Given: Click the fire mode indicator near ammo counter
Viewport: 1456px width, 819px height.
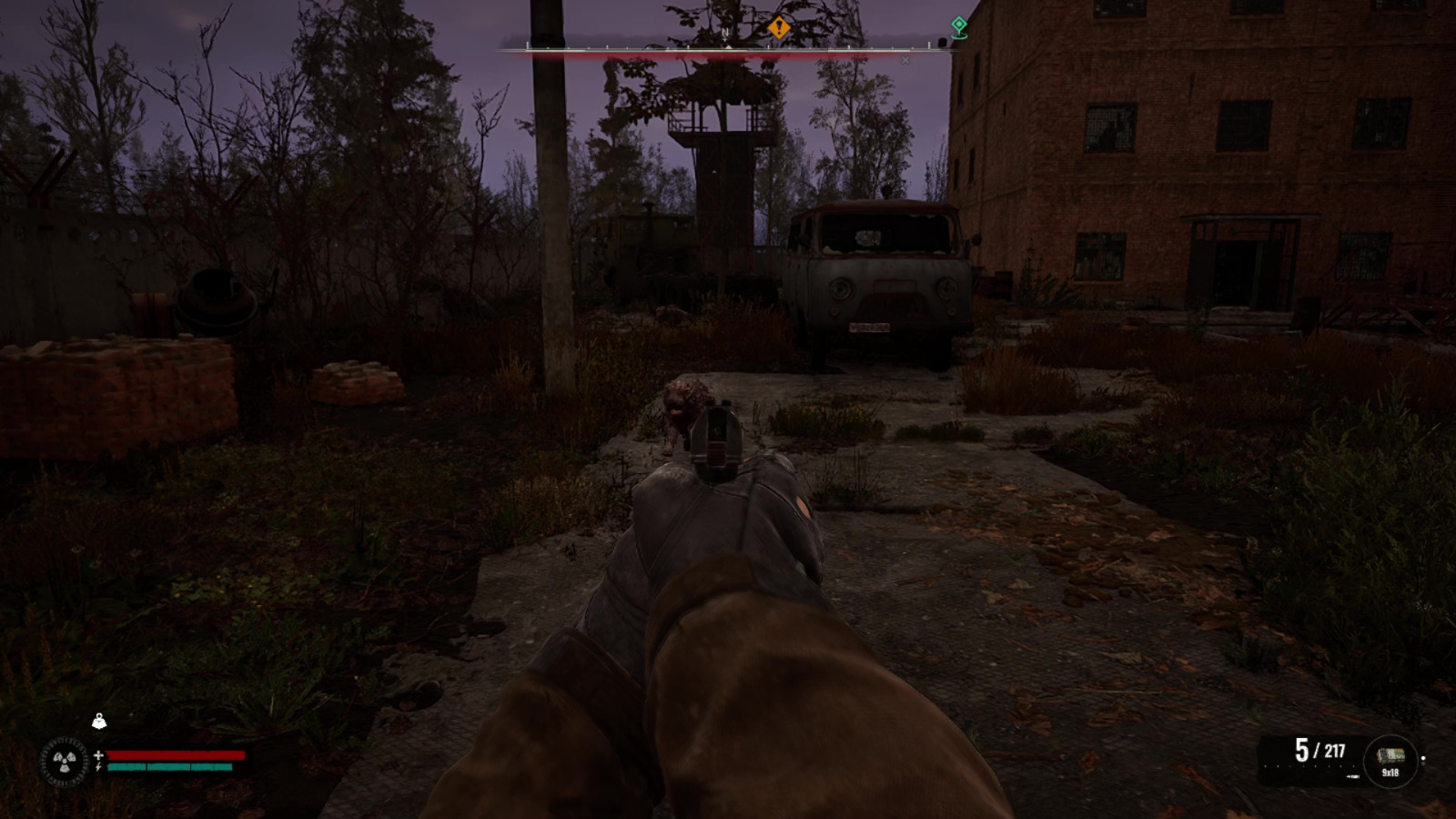Looking at the screenshot, I should click(x=1353, y=776).
